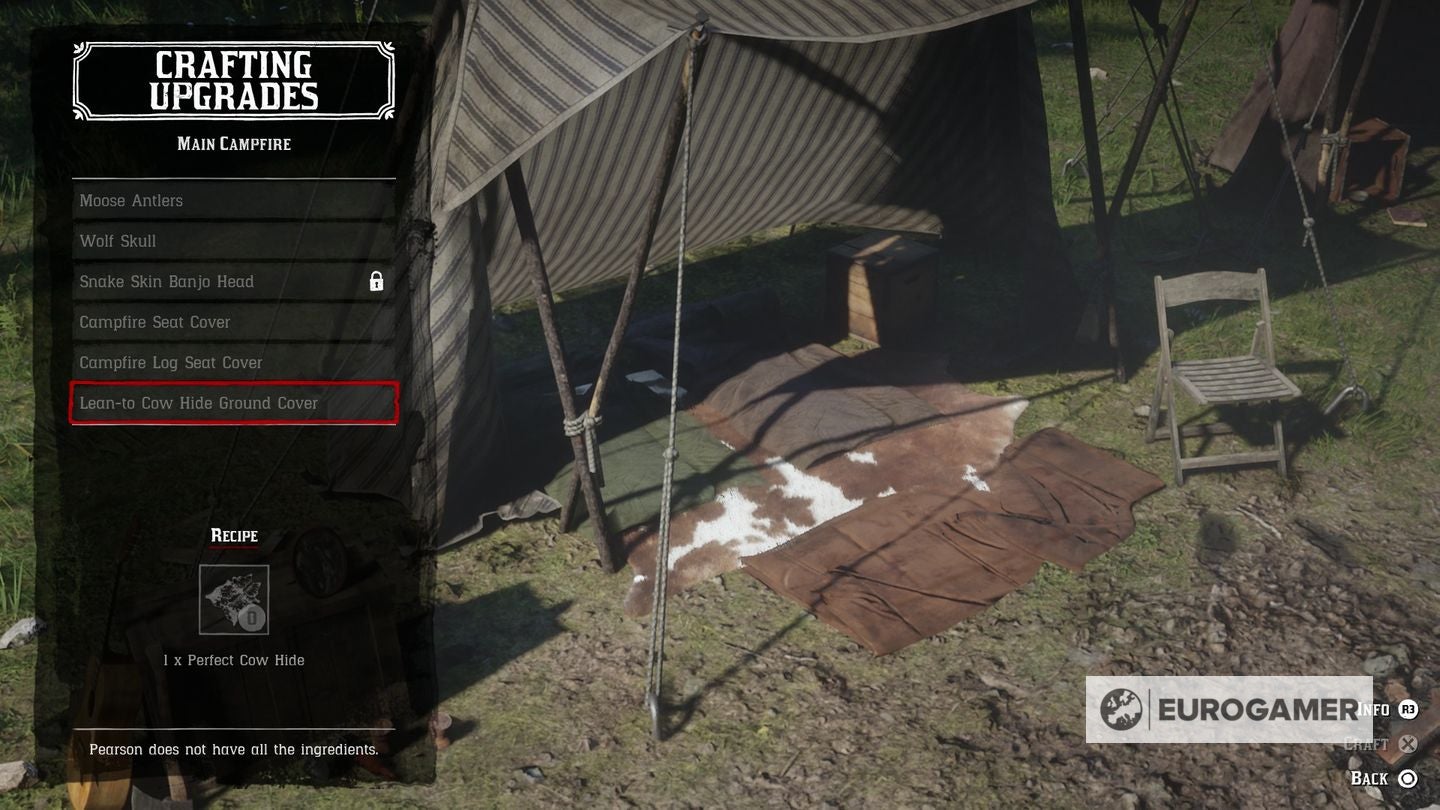Select the Campfire Seat Cover upgrade

(x=233, y=322)
